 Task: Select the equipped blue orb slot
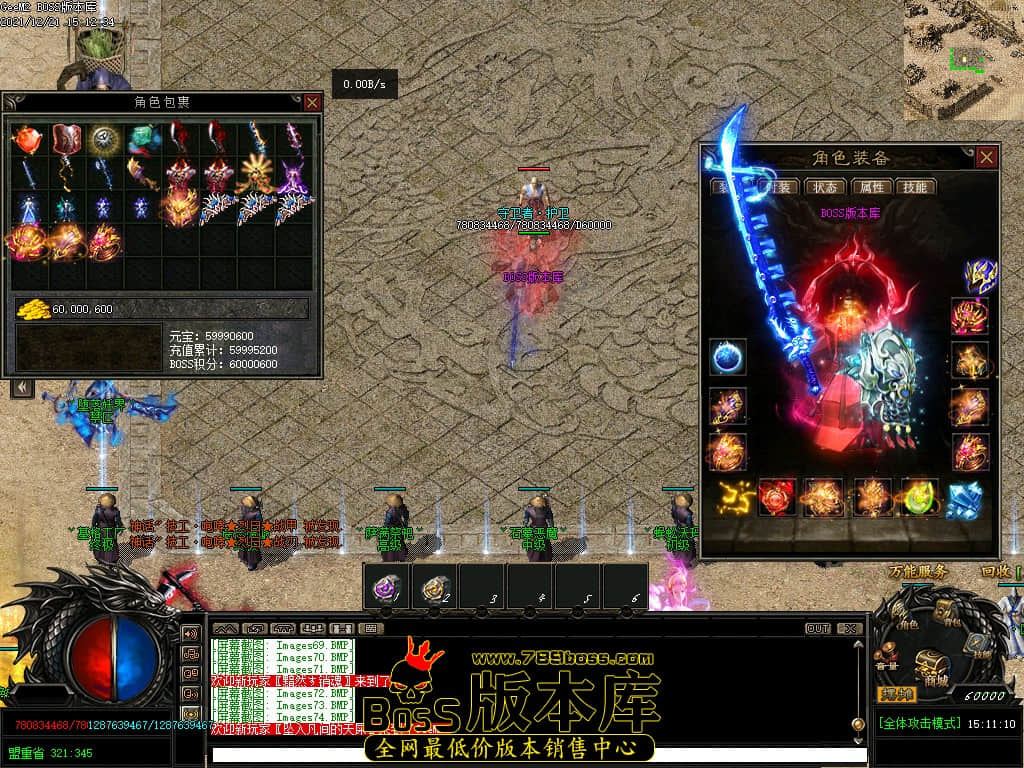coord(727,357)
